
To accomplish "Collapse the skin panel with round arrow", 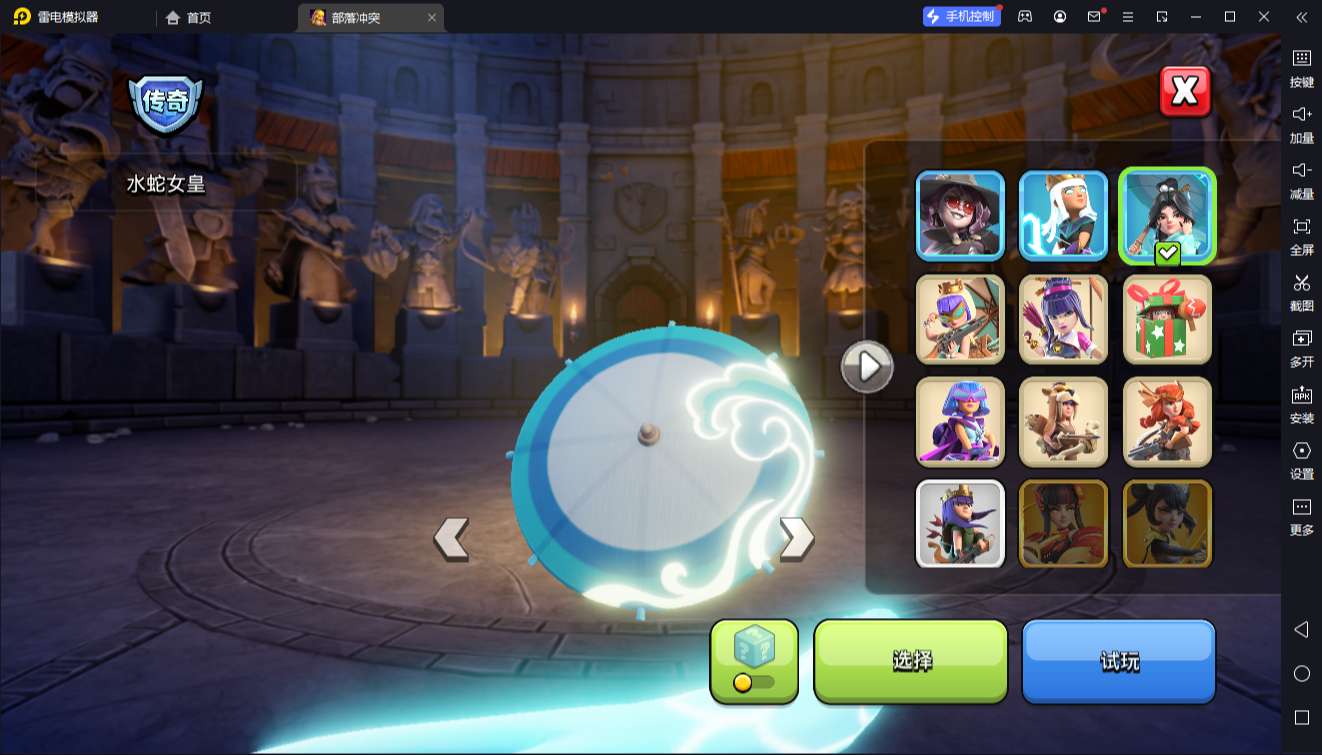I will pyautogui.click(x=867, y=367).
